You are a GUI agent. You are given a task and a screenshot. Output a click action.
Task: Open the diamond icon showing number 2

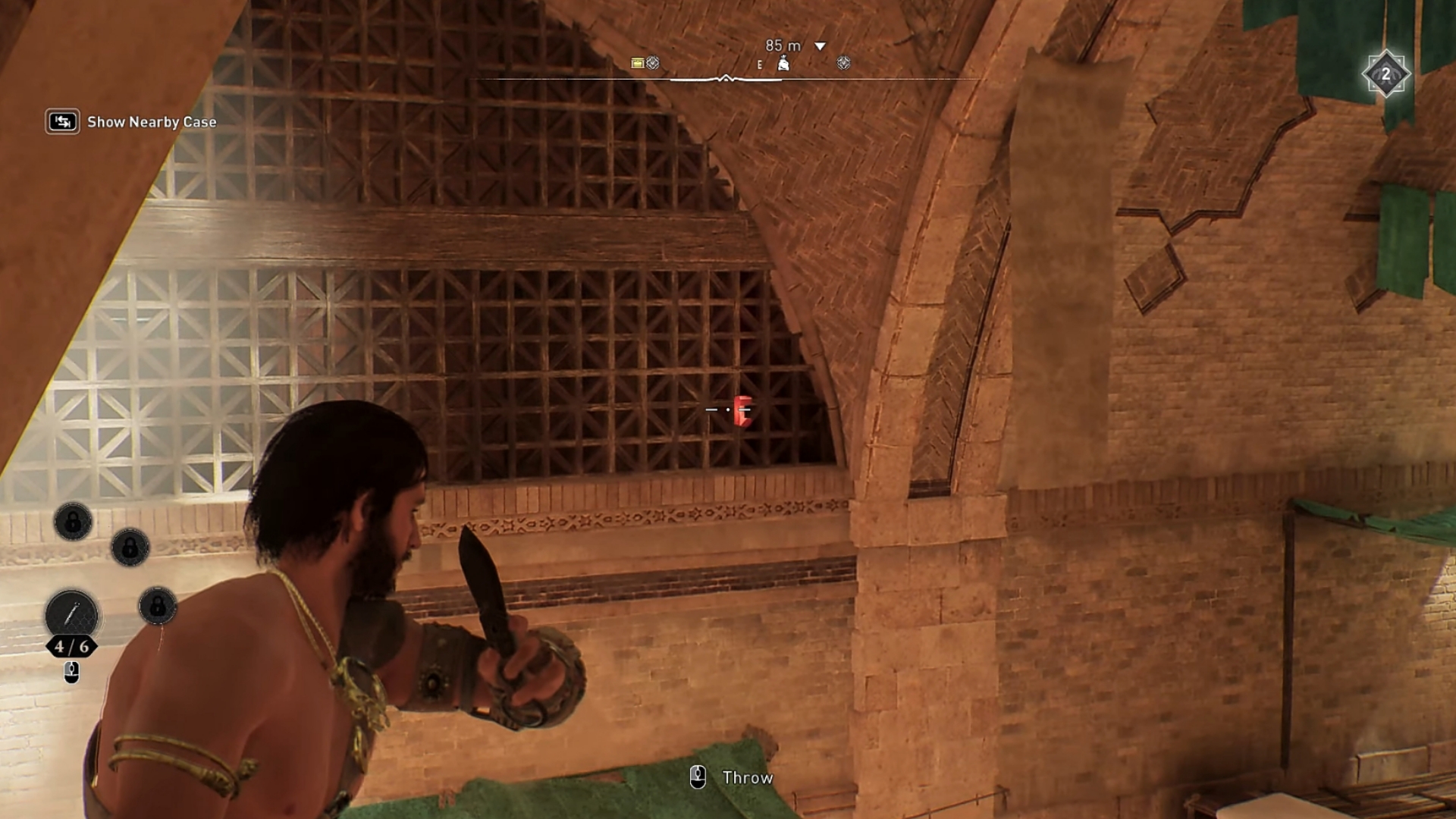coord(1385,74)
